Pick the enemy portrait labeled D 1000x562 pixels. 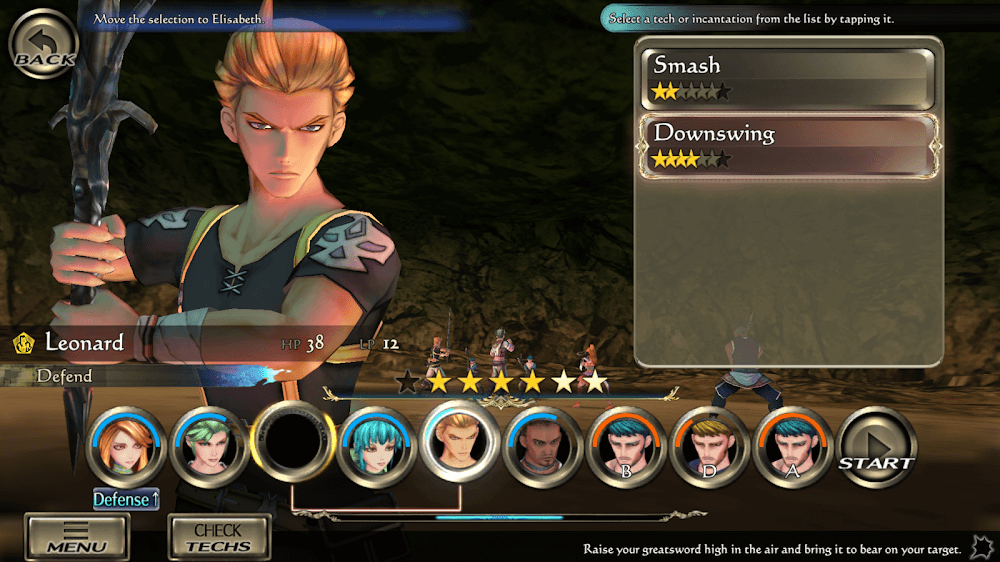pos(709,447)
